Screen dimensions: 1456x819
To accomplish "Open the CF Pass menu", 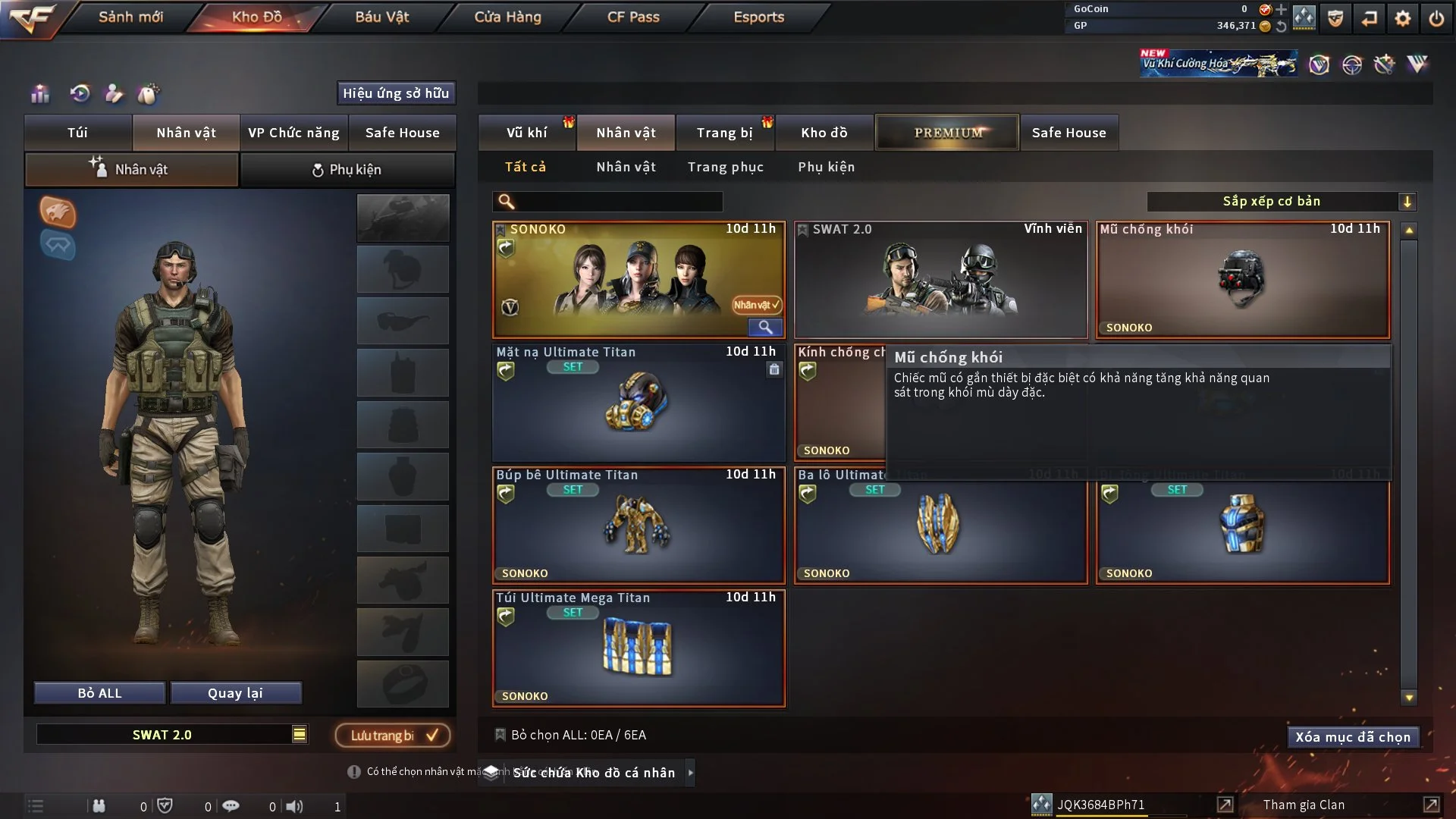I will point(633,17).
